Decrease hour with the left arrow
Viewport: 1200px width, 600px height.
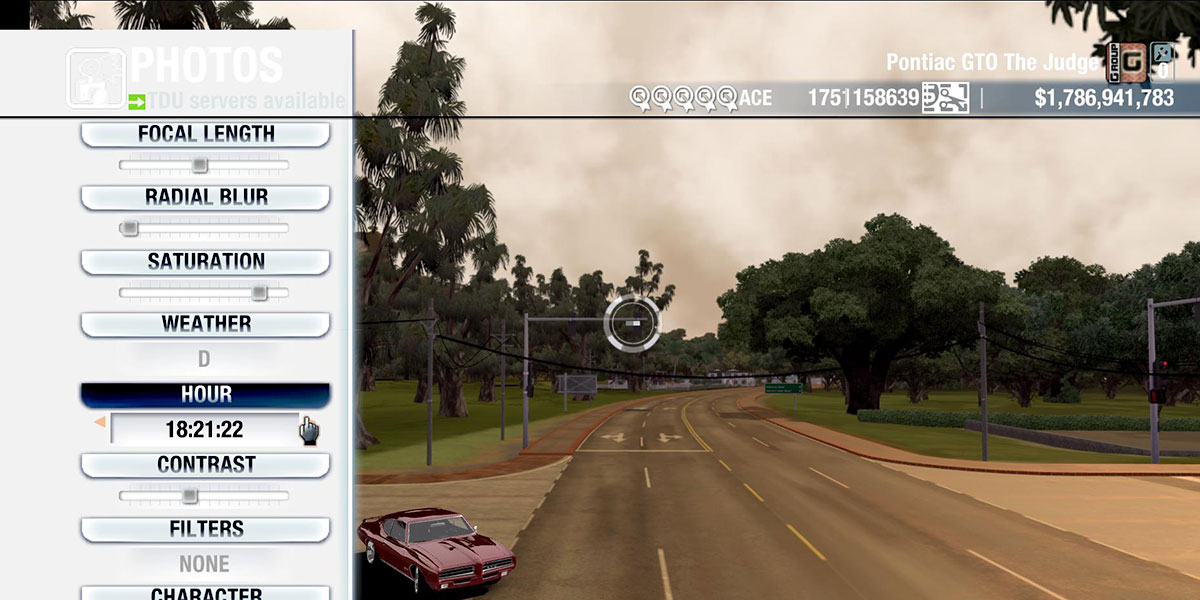click(99, 424)
